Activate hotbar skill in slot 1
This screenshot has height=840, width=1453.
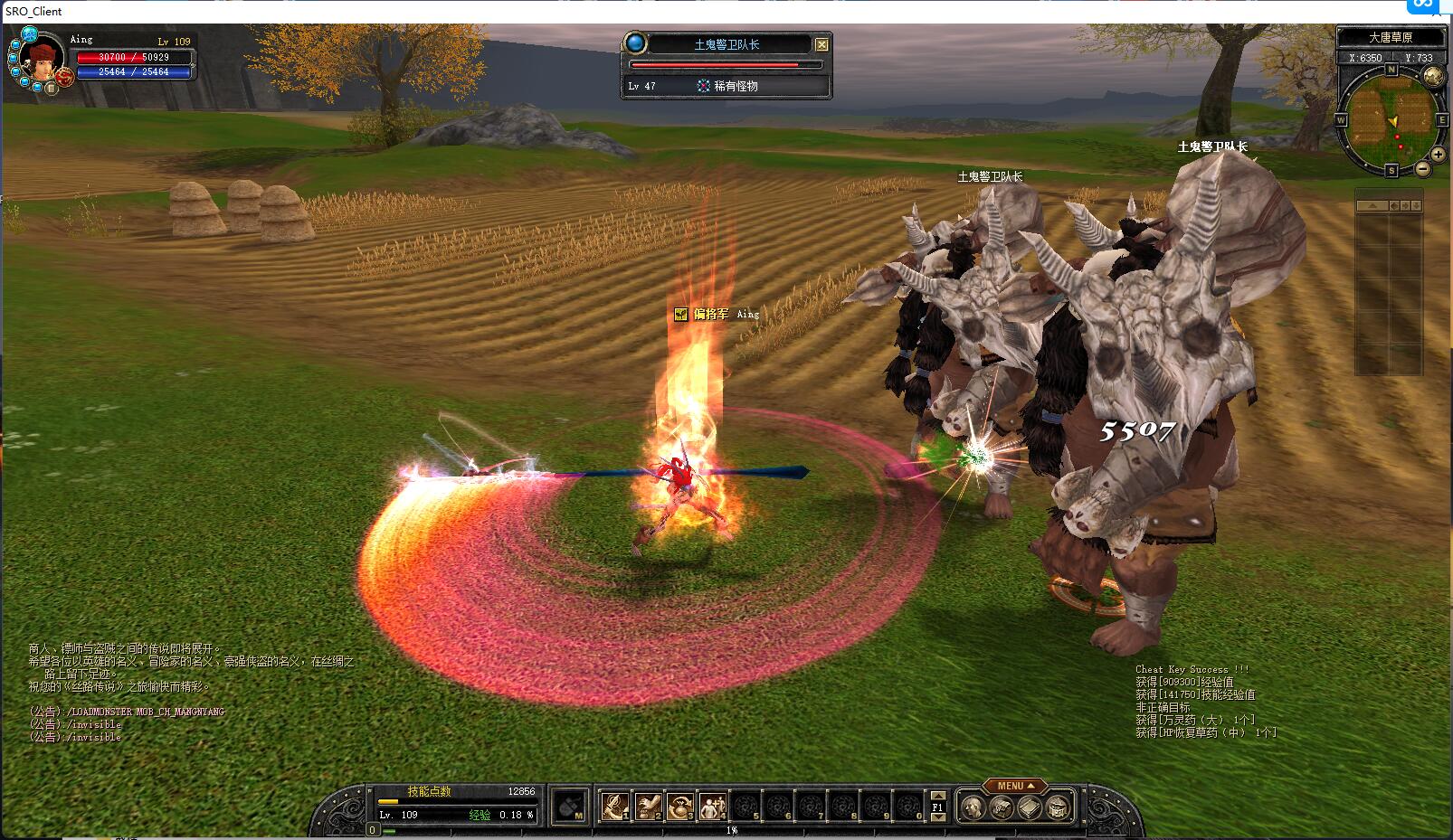click(x=615, y=805)
